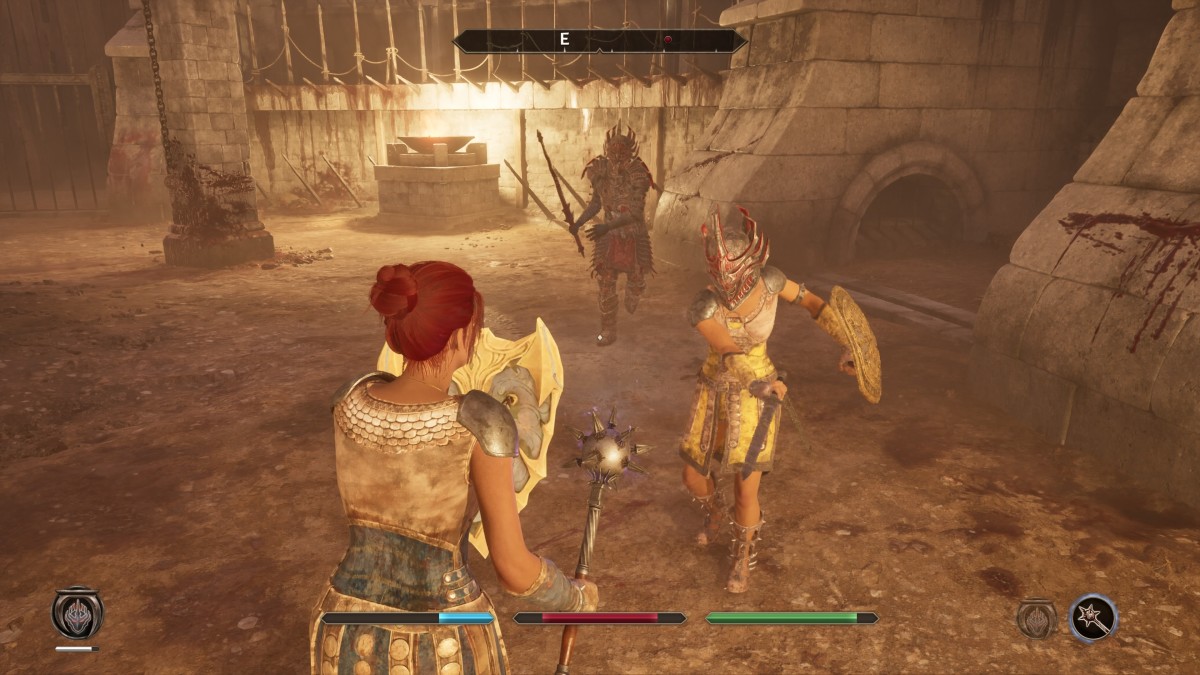Select the spiked mace weapon icon

click(1092, 618)
